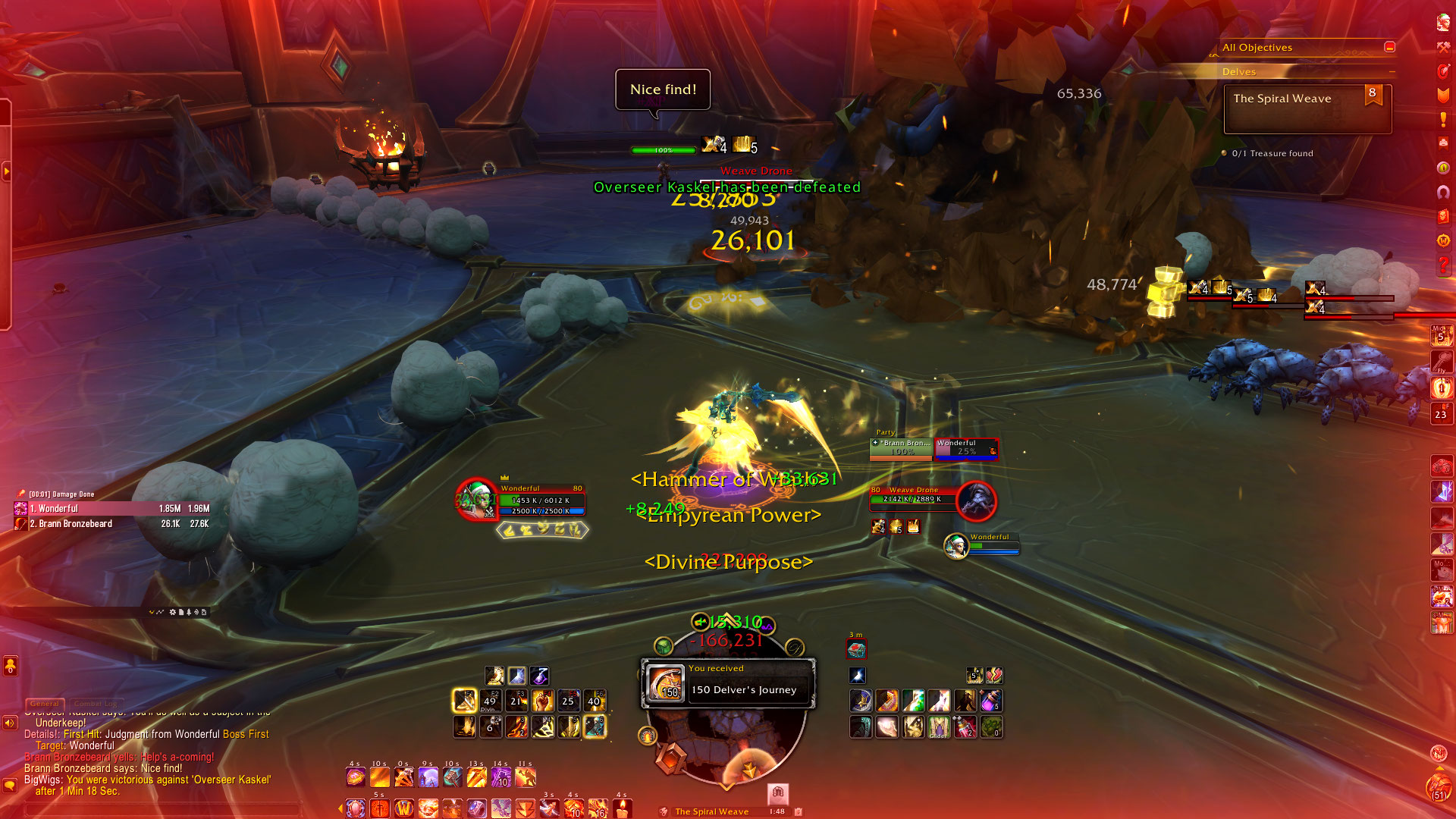Toggle the chat voice speaker button

10,723
